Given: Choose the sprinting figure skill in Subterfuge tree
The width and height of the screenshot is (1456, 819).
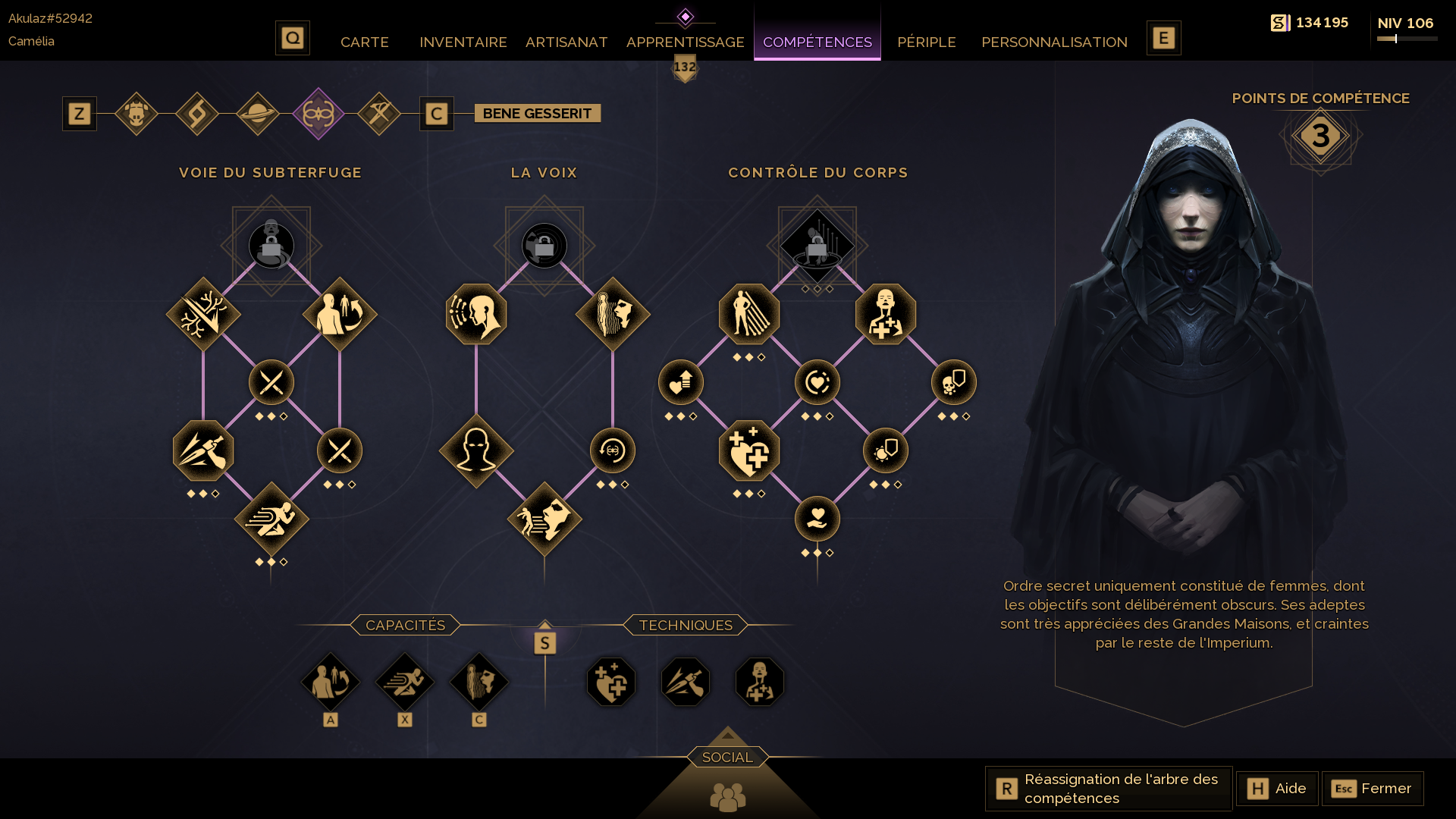Looking at the screenshot, I should tap(271, 519).
